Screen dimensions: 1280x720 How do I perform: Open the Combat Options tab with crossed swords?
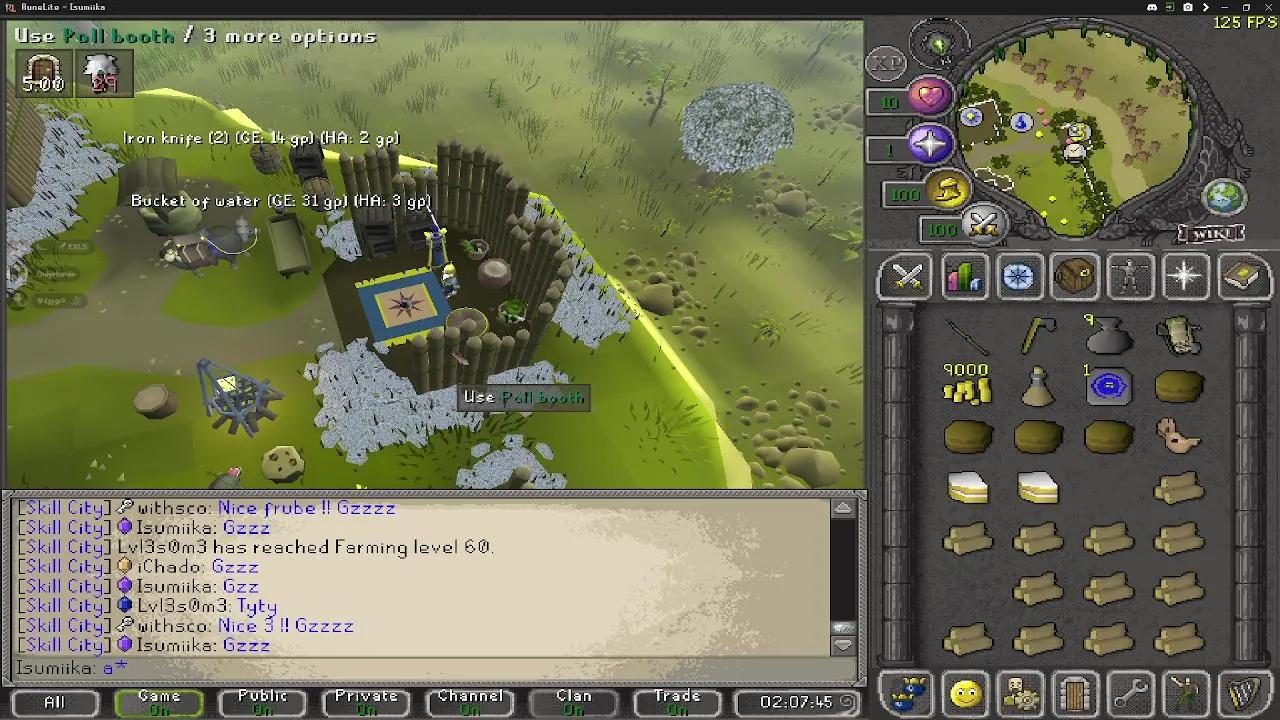point(905,277)
